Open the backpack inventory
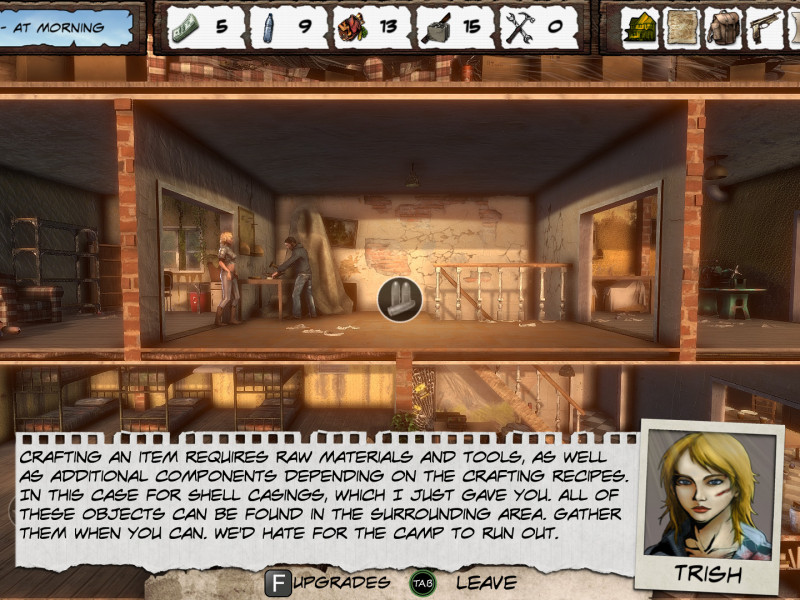 (x=724, y=27)
